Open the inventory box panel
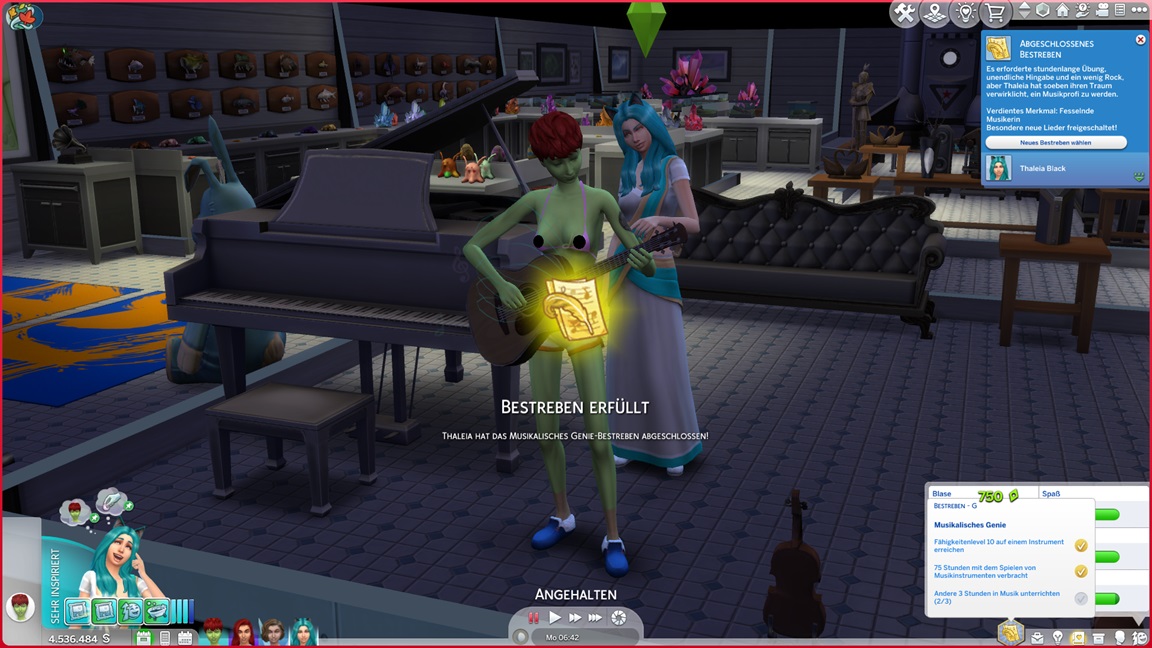Screen dimensions: 1152x648 pos(1098,637)
